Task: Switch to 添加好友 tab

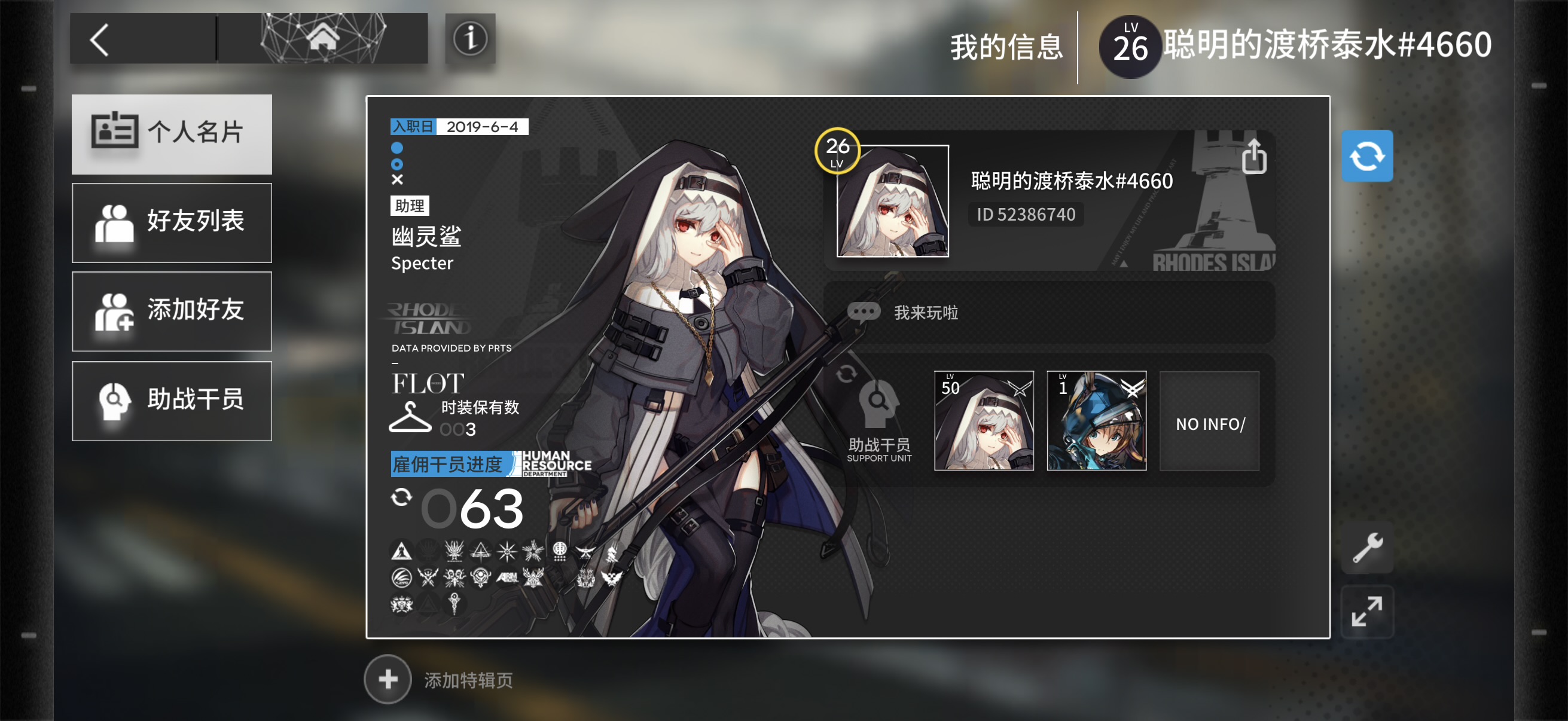Action: [x=172, y=311]
